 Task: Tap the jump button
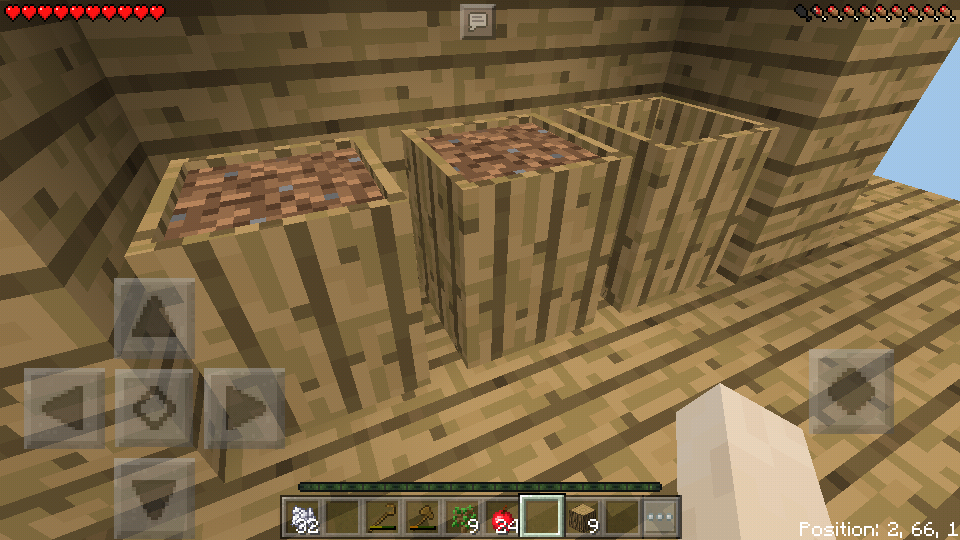pos(850,391)
